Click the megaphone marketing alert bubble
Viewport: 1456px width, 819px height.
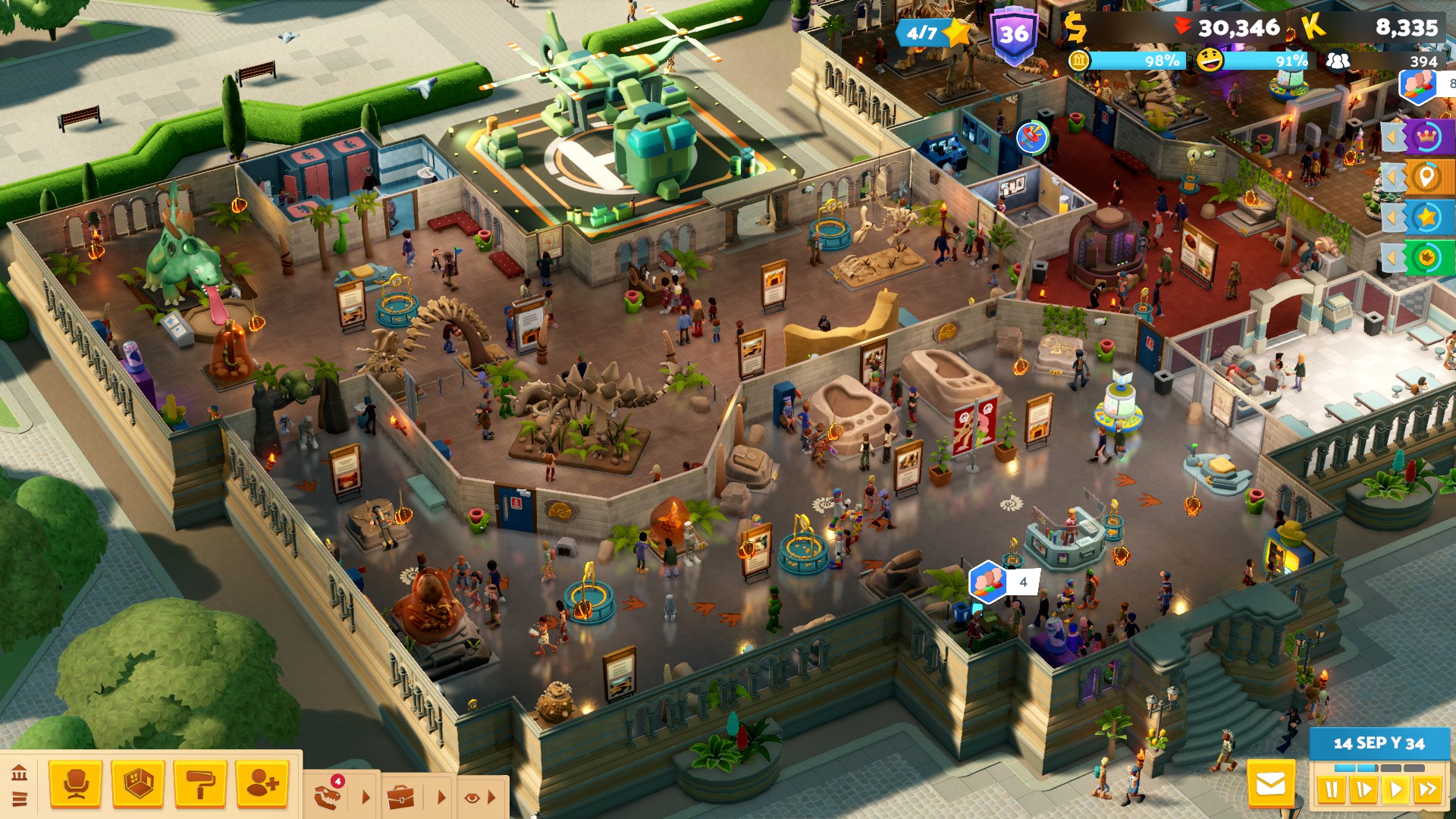pos(1031,137)
